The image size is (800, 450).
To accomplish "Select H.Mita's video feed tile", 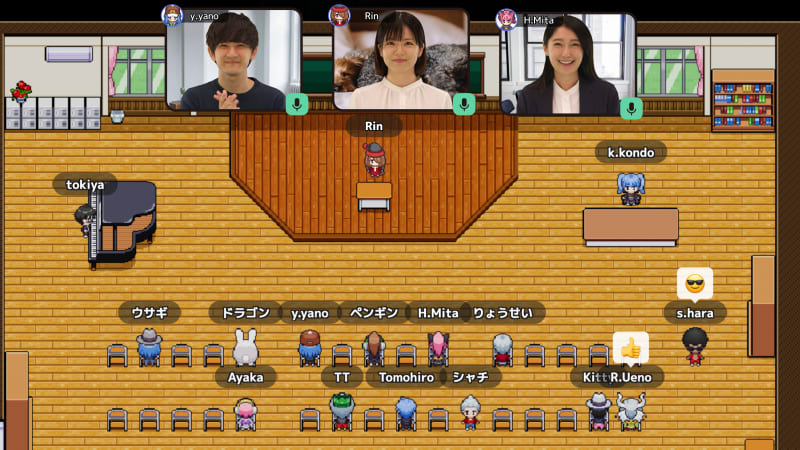I will pyautogui.click(x=567, y=62).
